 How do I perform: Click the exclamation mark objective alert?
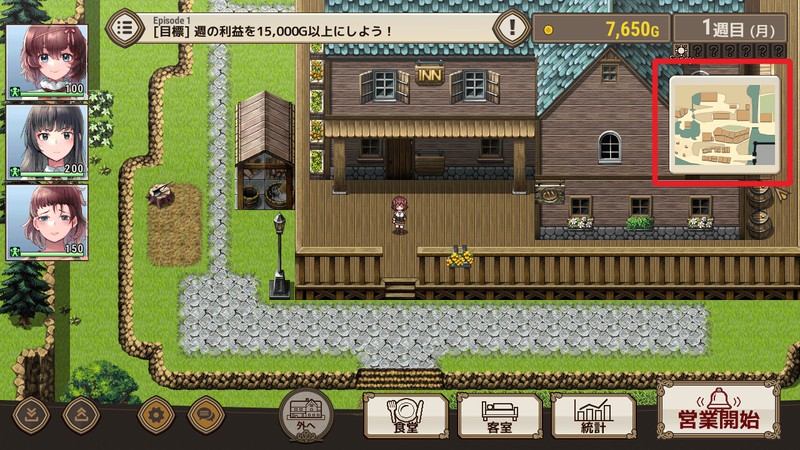(x=512, y=26)
